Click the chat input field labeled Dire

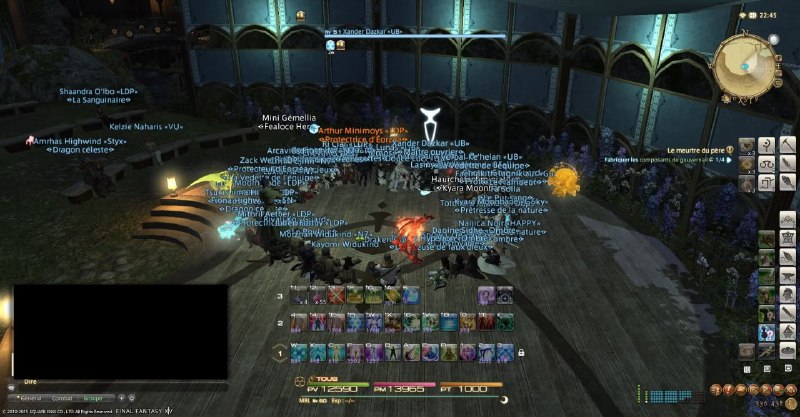coord(120,381)
